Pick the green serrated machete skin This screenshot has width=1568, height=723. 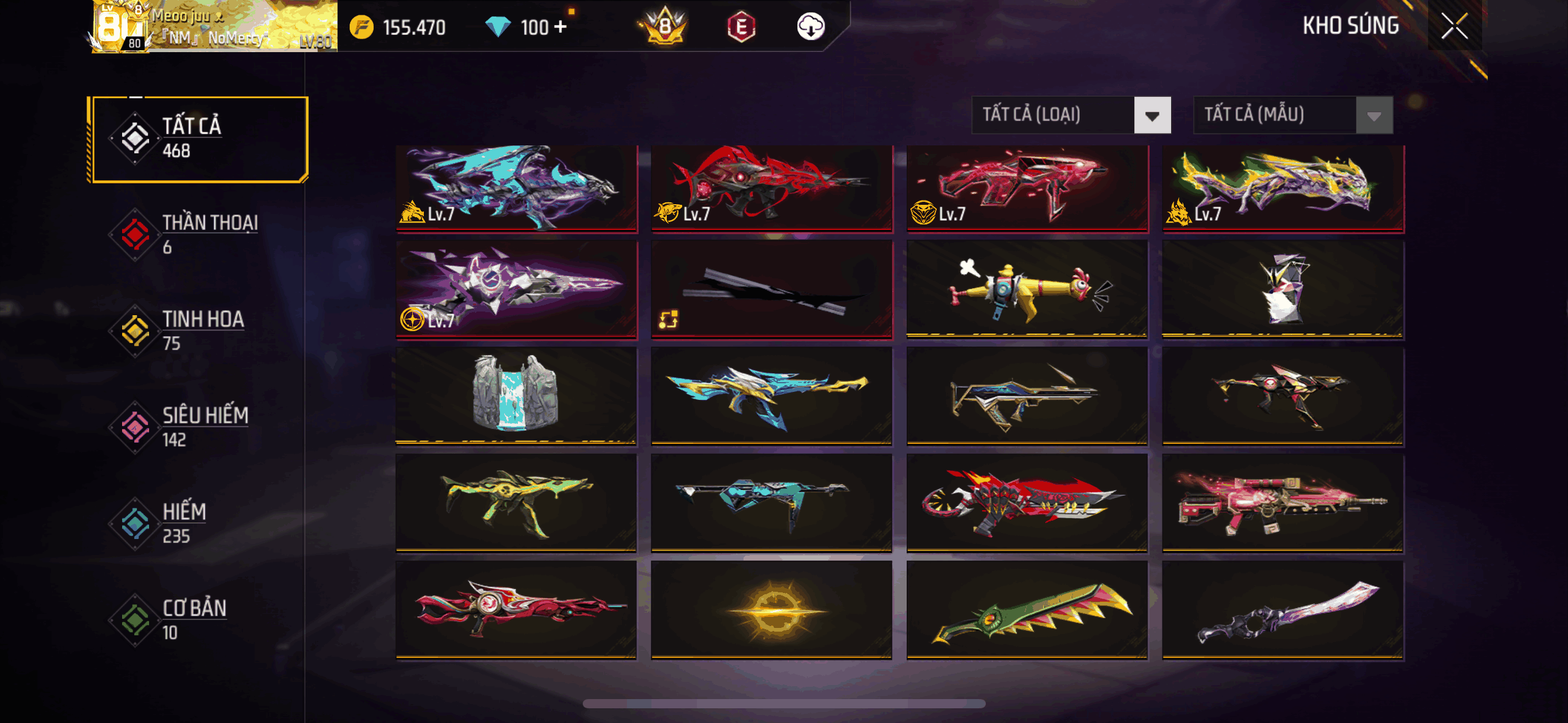(1027, 610)
